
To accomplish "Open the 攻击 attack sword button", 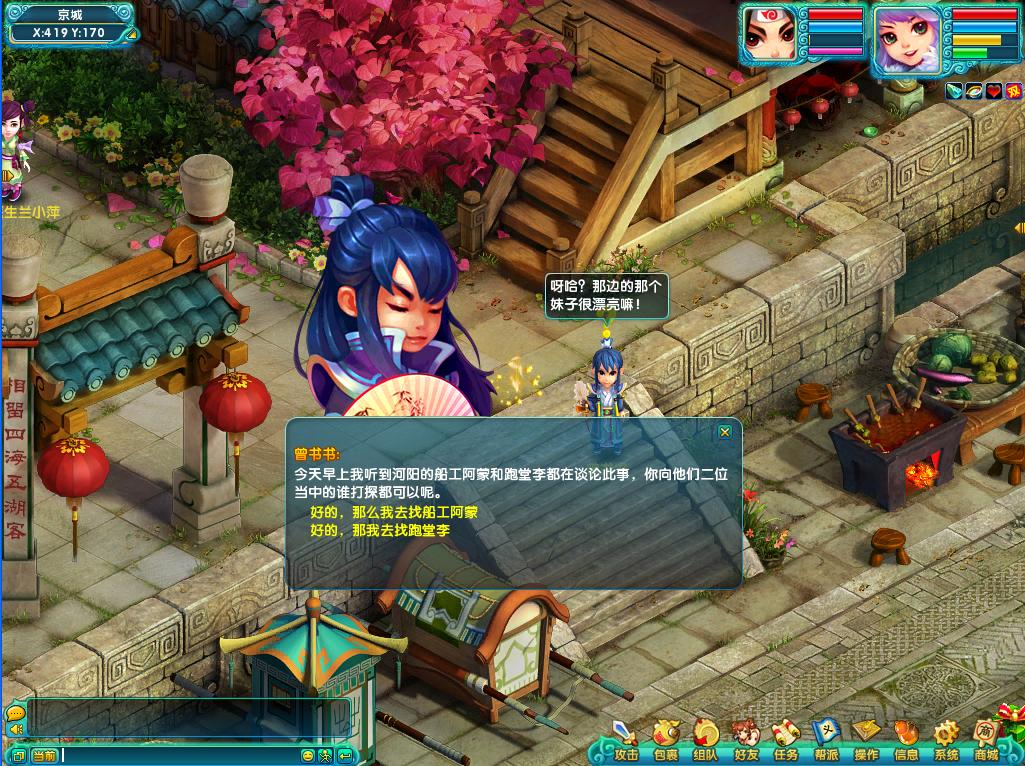I will pyautogui.click(x=626, y=739).
